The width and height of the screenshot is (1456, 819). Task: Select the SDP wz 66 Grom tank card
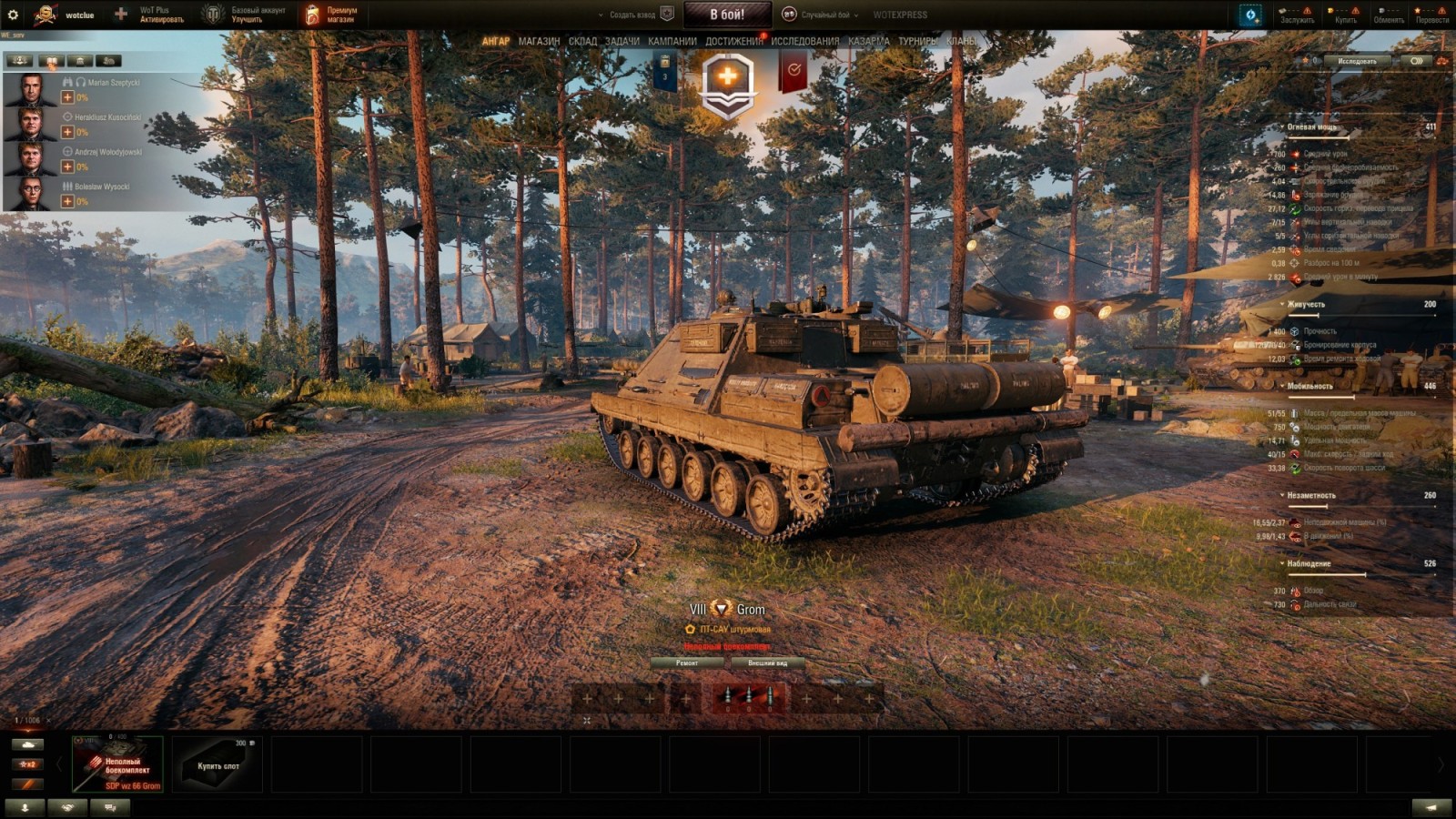117,764
